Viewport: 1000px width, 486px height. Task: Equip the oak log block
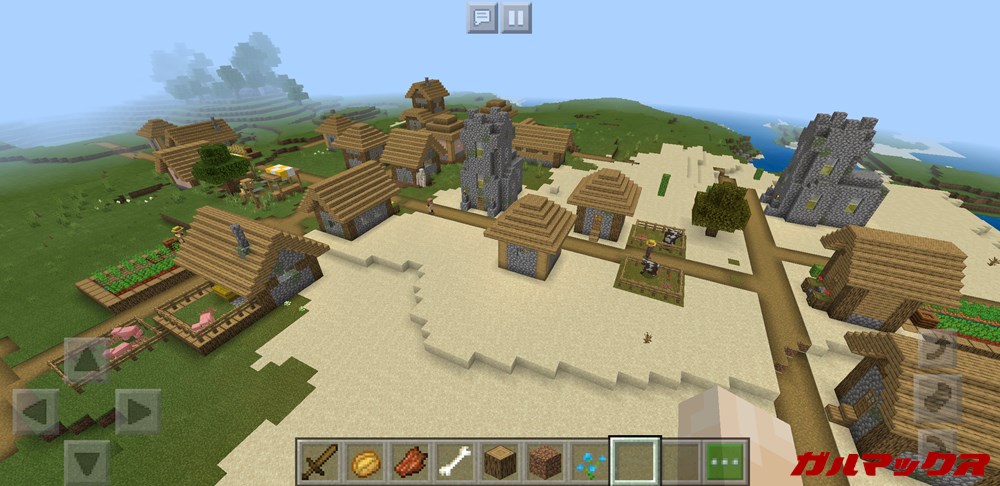[499, 461]
